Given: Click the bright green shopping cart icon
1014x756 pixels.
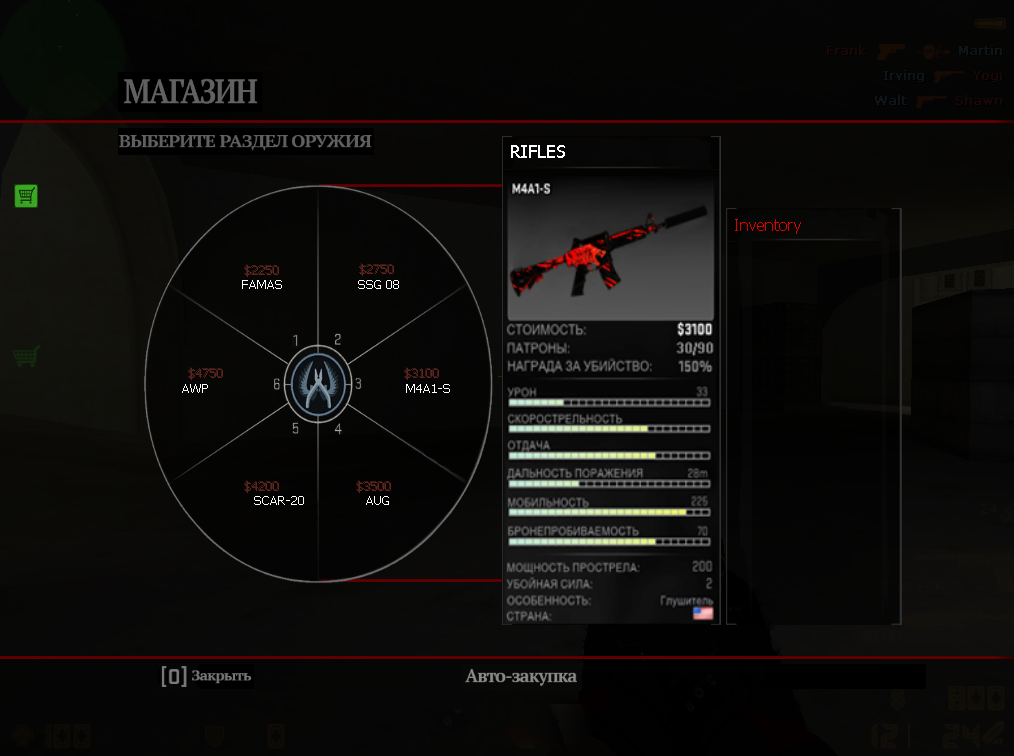Looking at the screenshot, I should click(26, 195).
